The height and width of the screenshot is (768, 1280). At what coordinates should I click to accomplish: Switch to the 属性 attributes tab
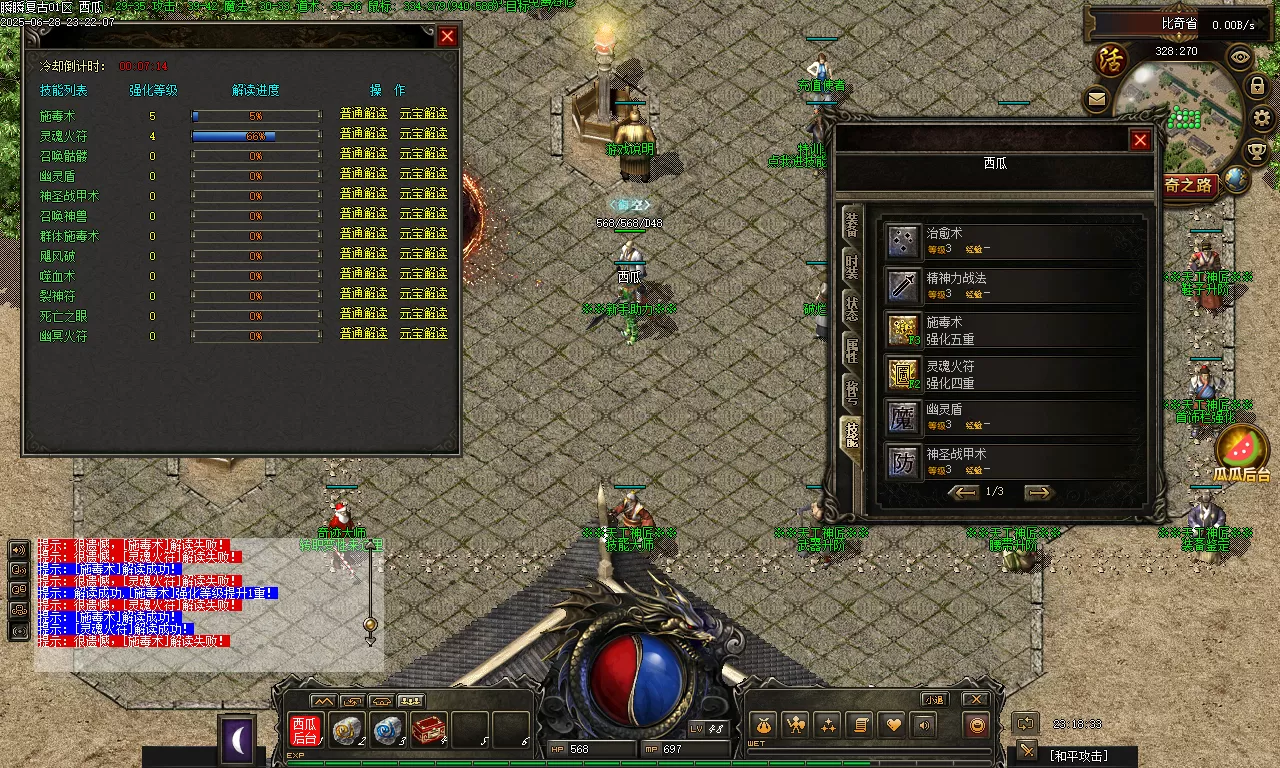click(851, 349)
